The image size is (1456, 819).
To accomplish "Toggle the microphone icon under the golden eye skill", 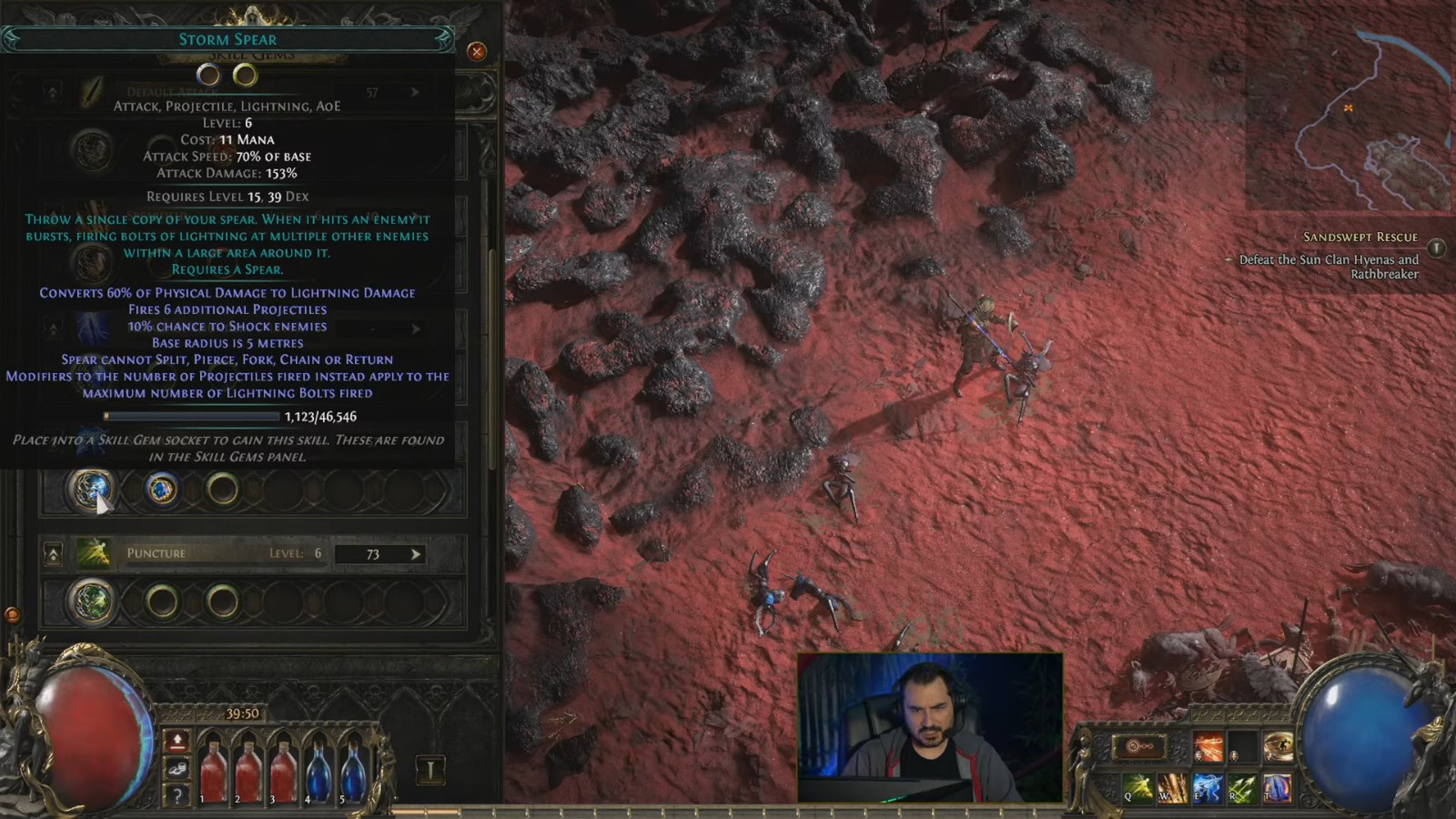I will coord(1269,757).
